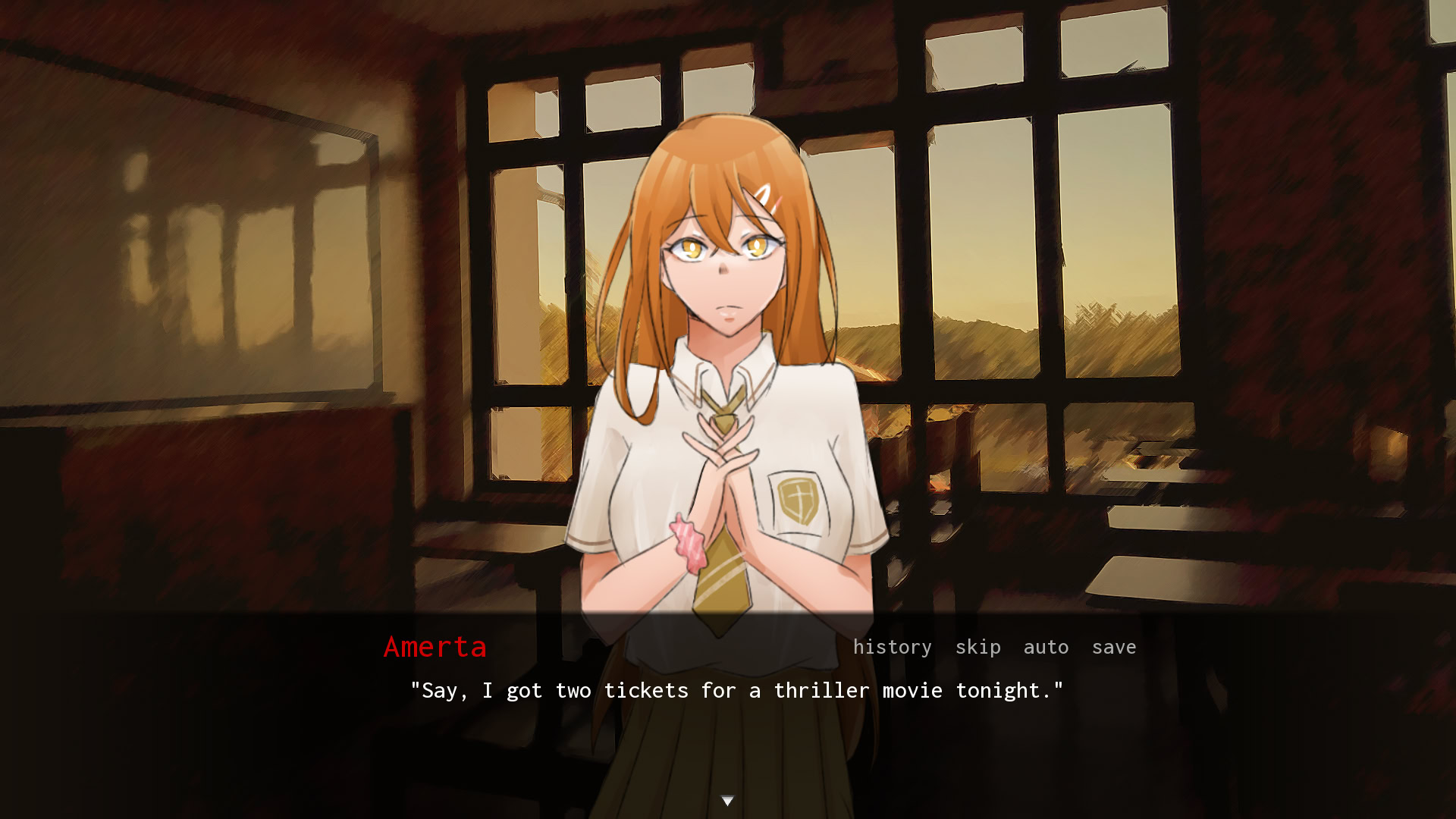This screenshot has height=819, width=1456.
Task: Click the thriller movie dialogue line
Action: coord(736,690)
